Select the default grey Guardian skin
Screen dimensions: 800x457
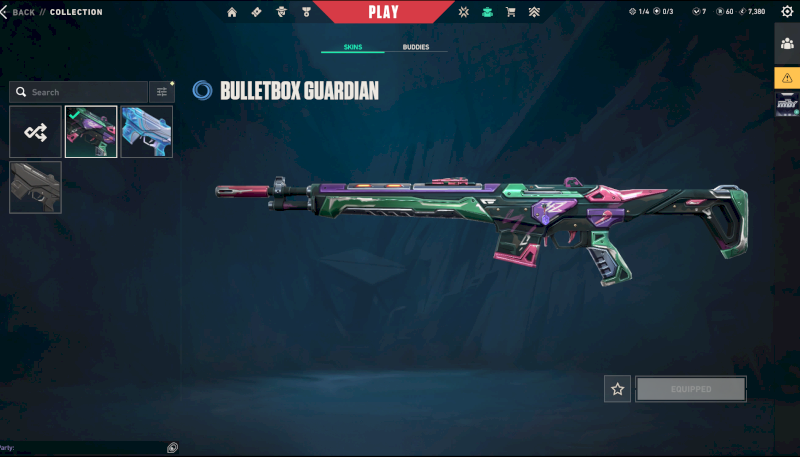coord(35,187)
